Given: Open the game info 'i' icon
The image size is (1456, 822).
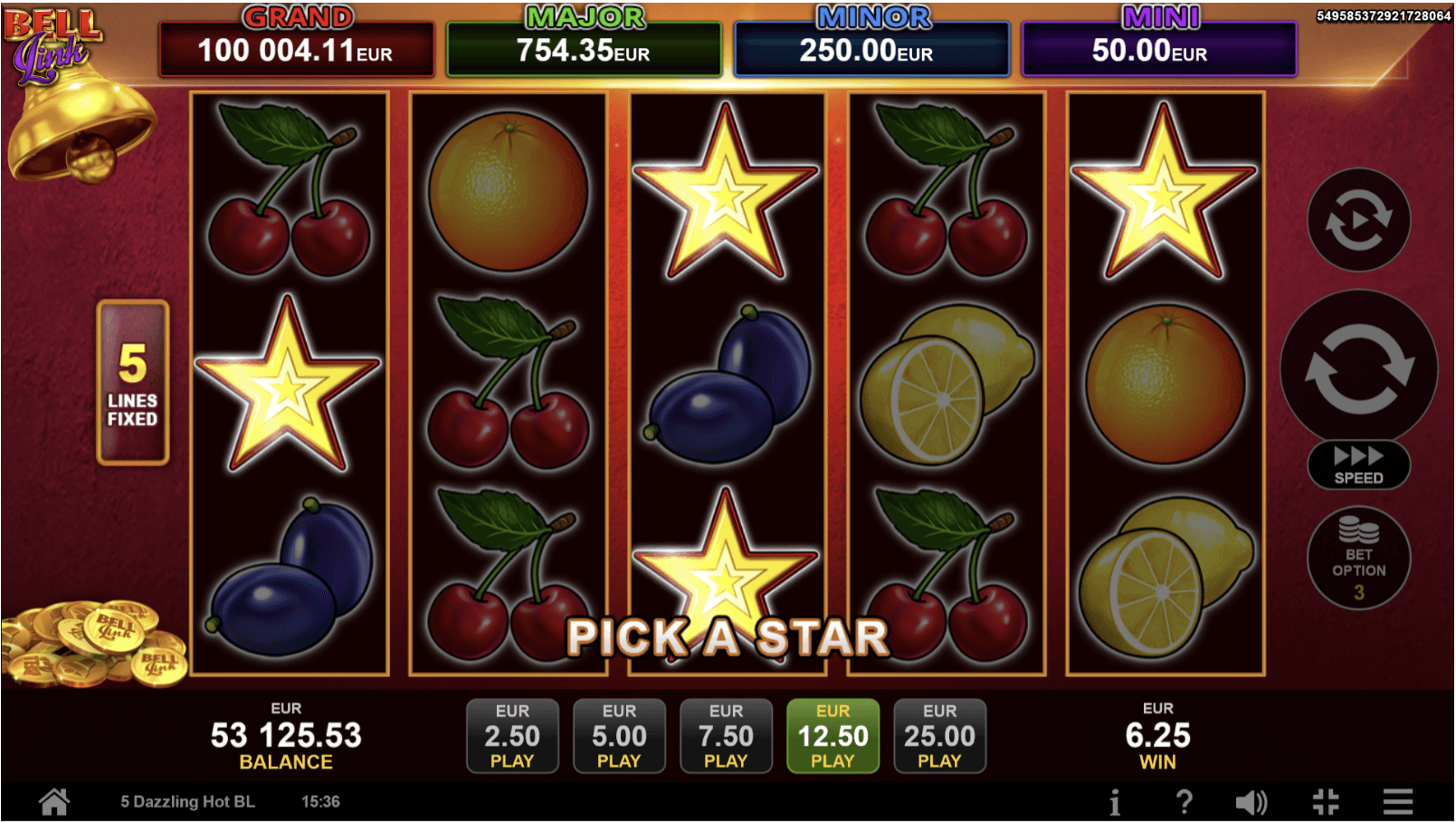Looking at the screenshot, I should coord(1115,801).
